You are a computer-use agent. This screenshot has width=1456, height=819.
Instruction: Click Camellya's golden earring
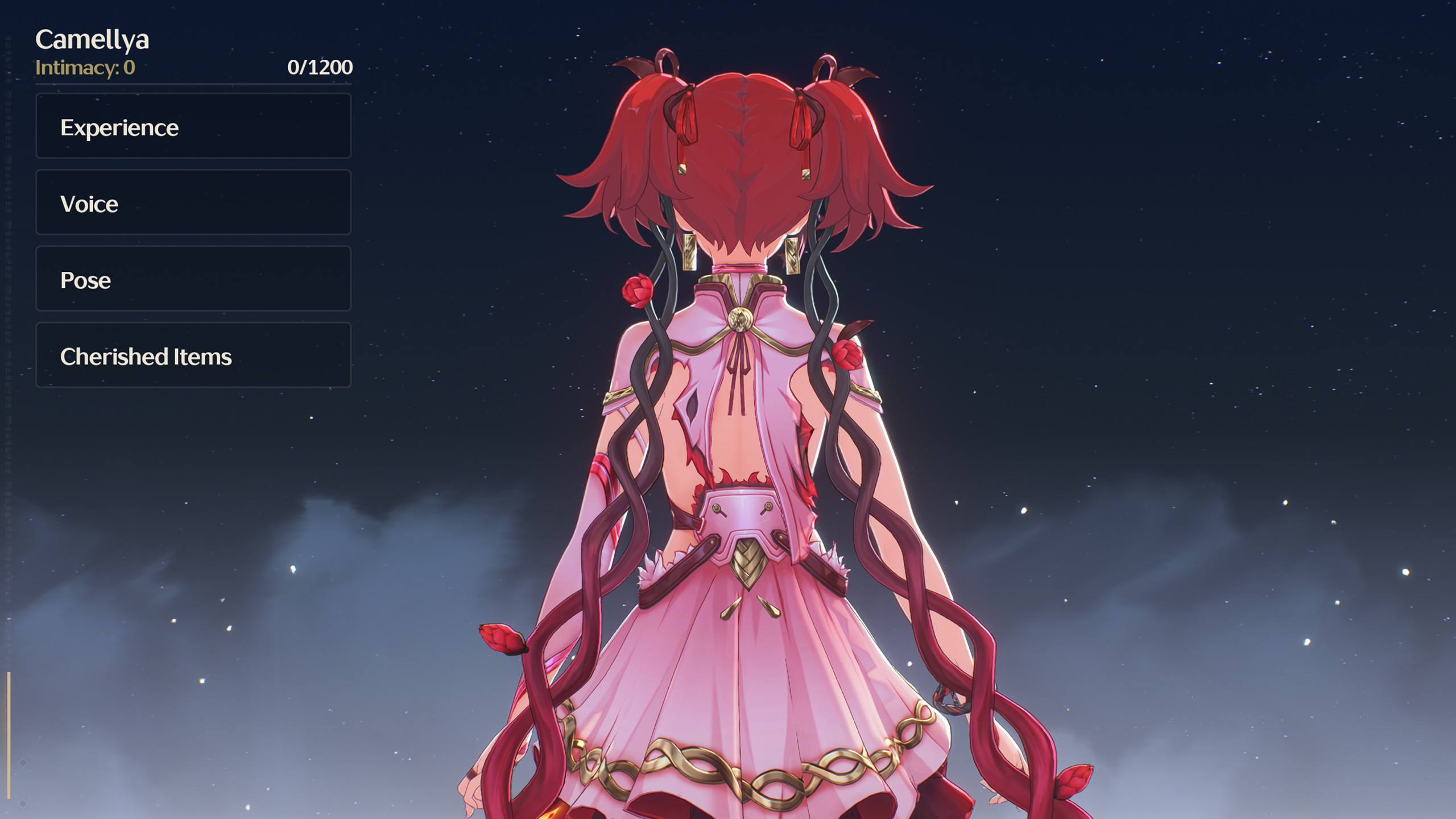click(x=689, y=251)
